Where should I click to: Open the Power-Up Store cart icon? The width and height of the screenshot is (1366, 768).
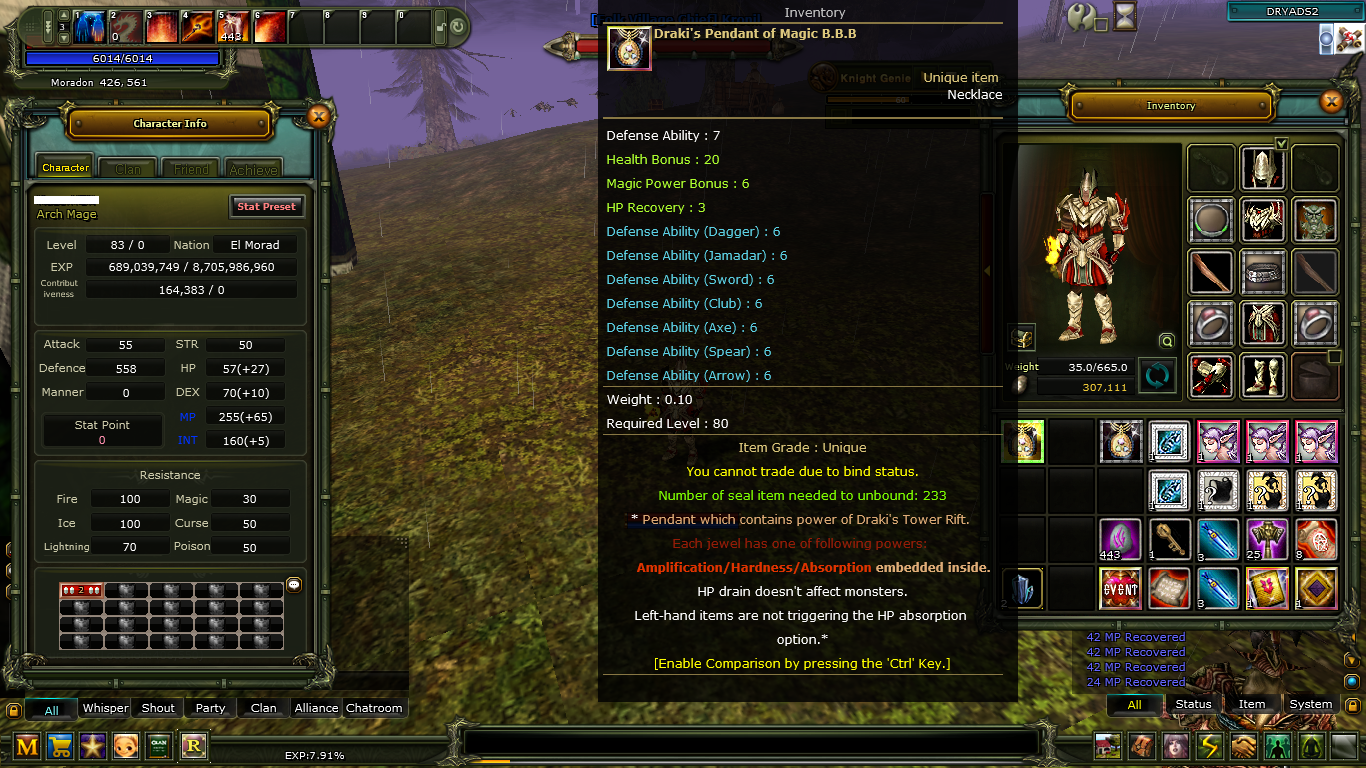[x=60, y=746]
